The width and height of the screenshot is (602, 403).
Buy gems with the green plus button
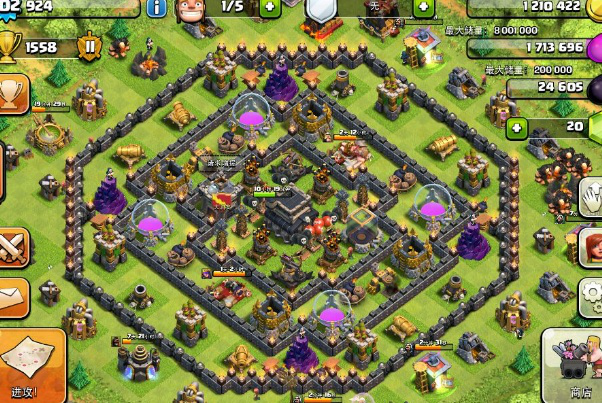click(516, 127)
